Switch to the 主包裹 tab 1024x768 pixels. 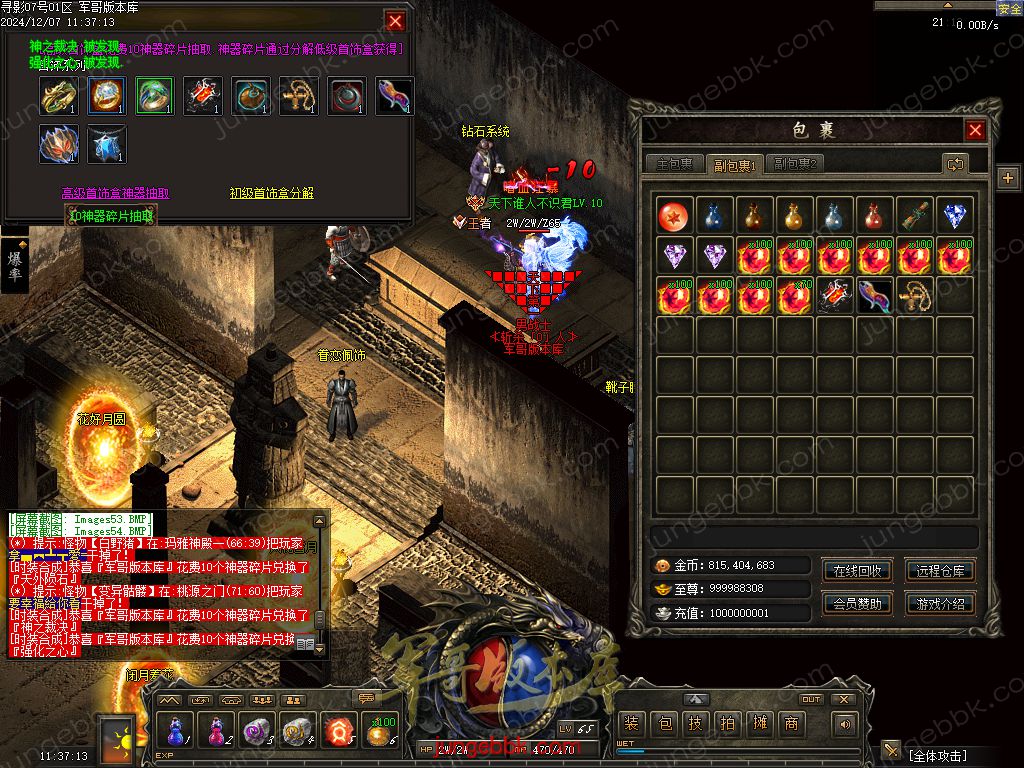point(673,164)
